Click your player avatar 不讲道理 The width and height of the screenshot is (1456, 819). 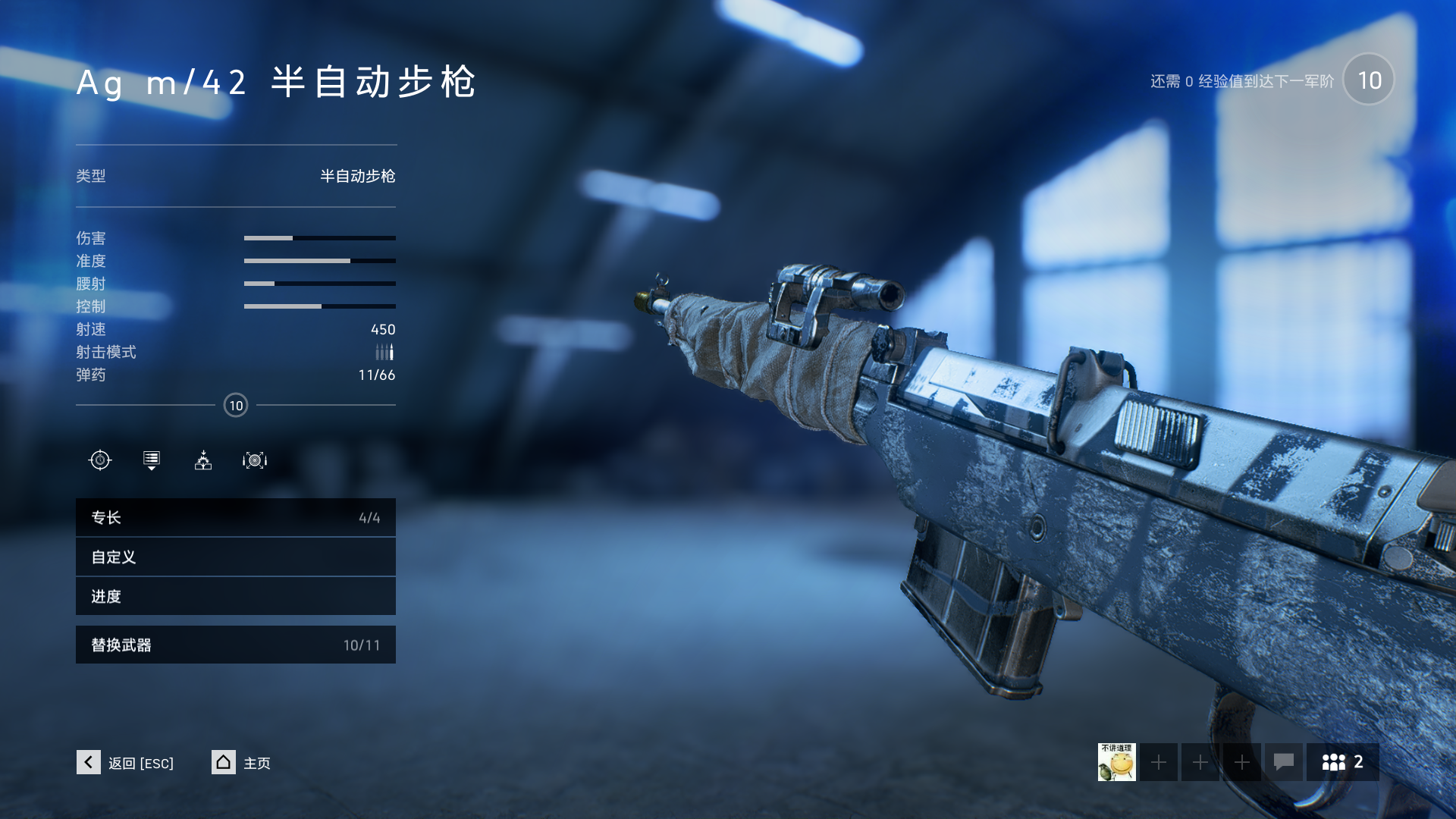(x=1116, y=762)
